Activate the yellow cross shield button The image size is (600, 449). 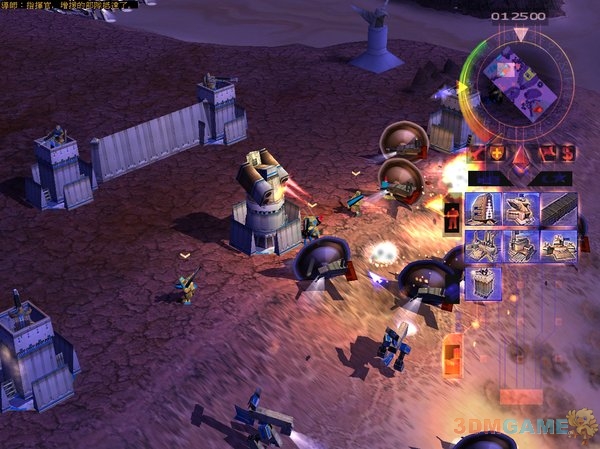click(496, 153)
